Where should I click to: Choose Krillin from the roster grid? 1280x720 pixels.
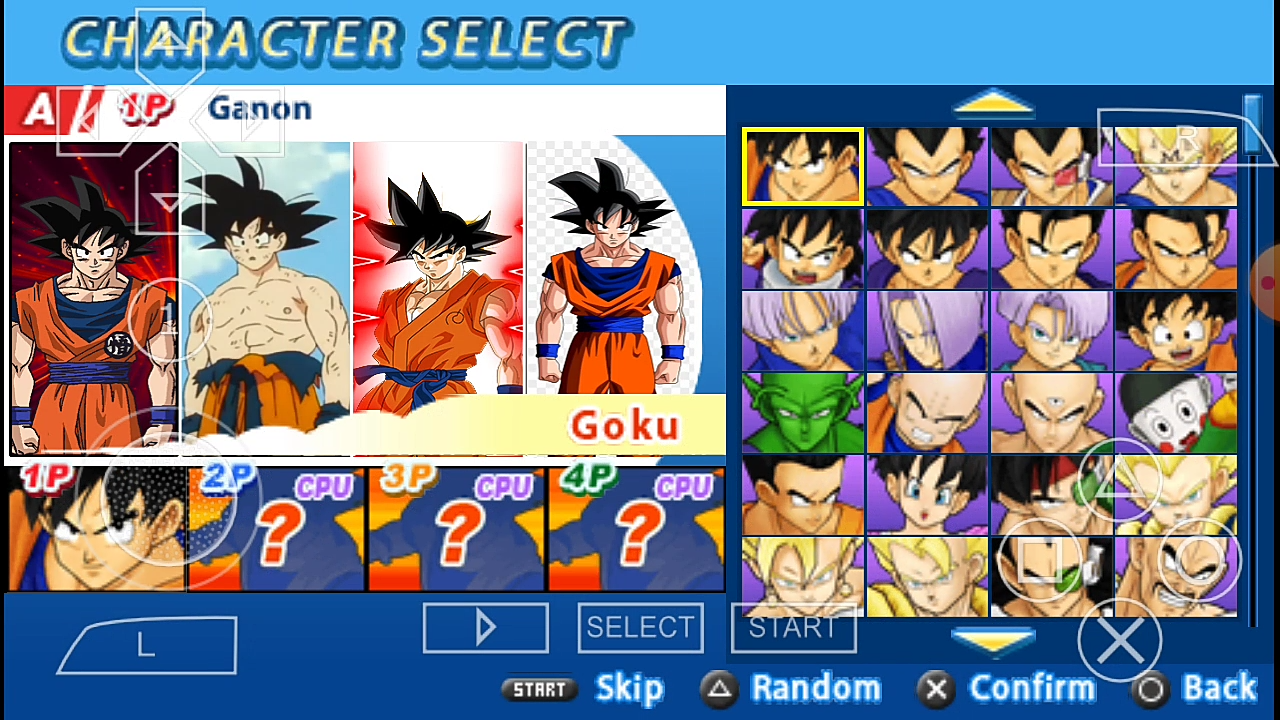pyautogui.click(x=927, y=412)
